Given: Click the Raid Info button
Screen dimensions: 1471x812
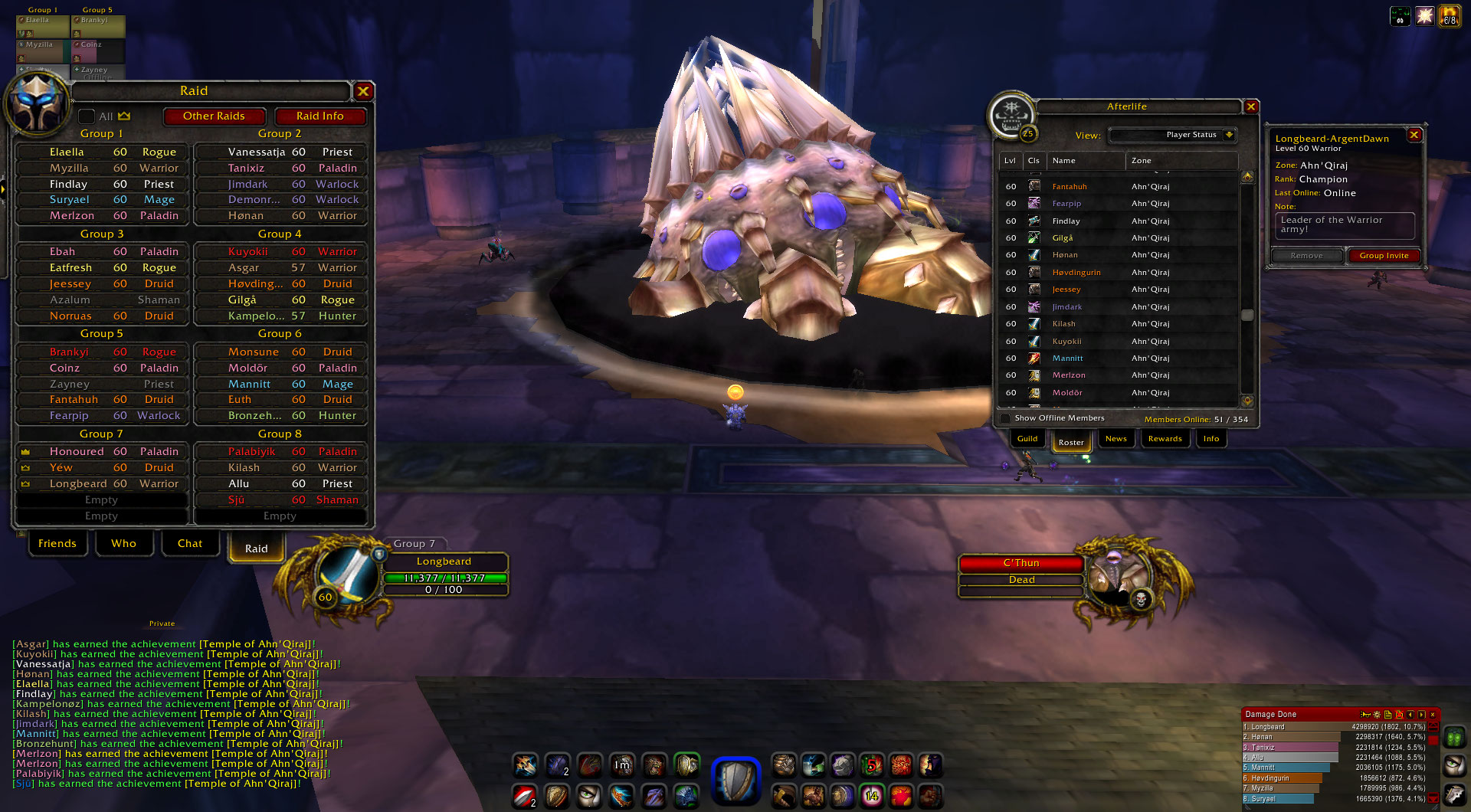Looking at the screenshot, I should click(x=319, y=116).
